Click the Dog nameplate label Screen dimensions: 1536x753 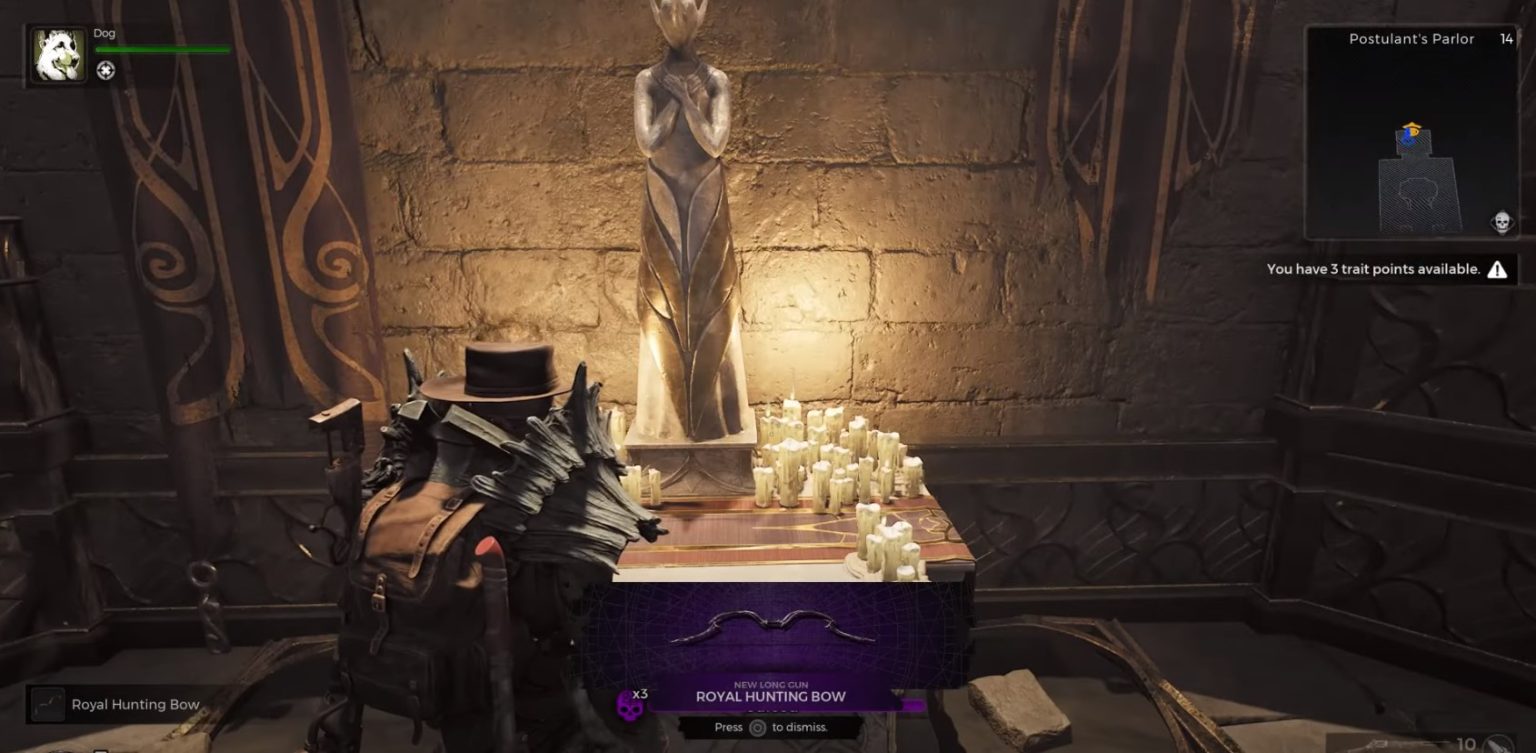[103, 32]
